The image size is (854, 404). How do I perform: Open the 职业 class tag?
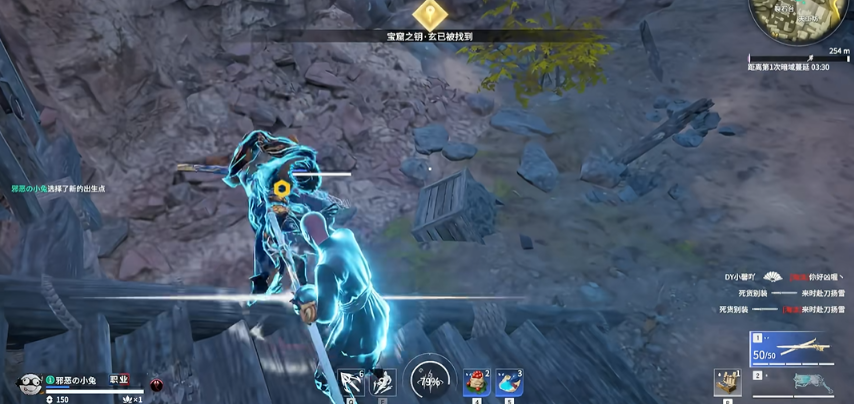pyautogui.click(x=119, y=379)
